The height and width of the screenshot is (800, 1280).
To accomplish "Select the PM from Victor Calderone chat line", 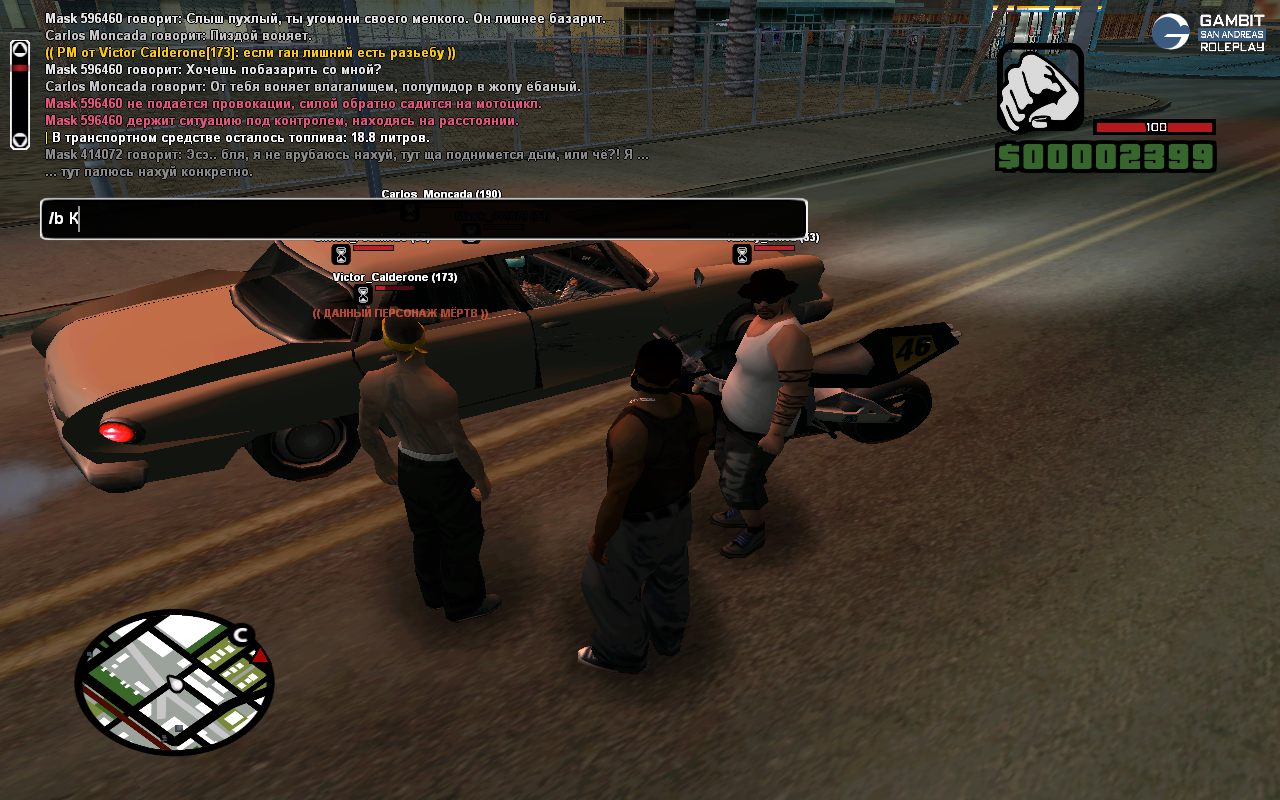I will click(x=250, y=53).
